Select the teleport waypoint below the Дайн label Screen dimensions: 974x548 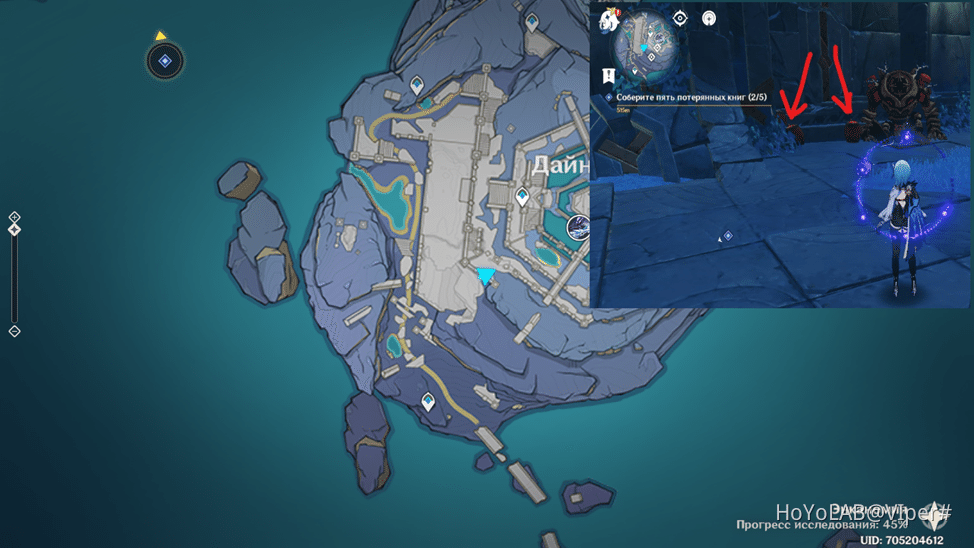pyautogui.click(x=522, y=198)
